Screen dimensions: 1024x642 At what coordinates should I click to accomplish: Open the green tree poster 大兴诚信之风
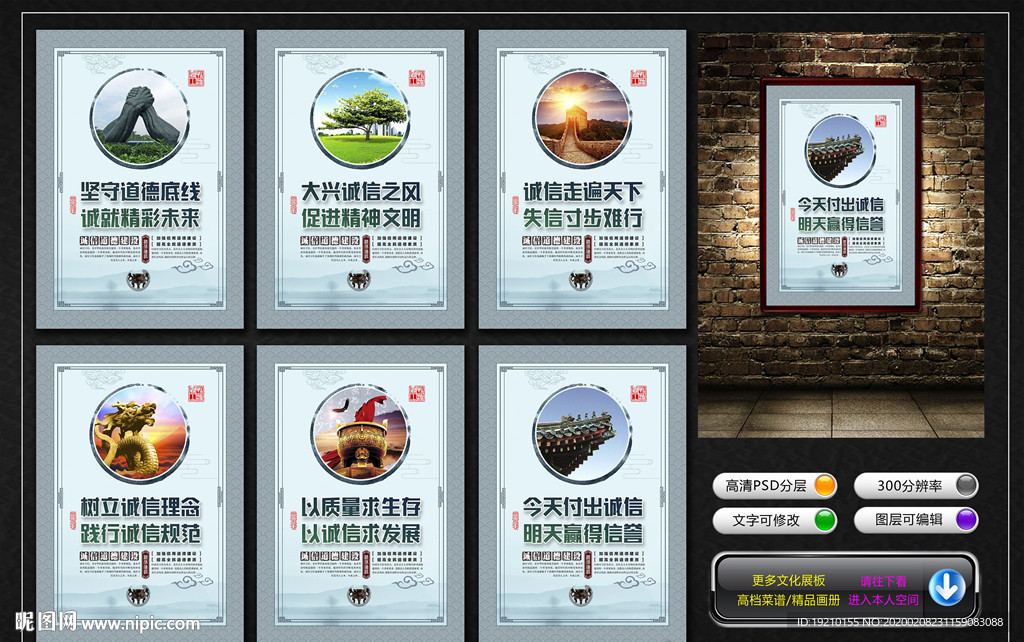tap(360, 180)
